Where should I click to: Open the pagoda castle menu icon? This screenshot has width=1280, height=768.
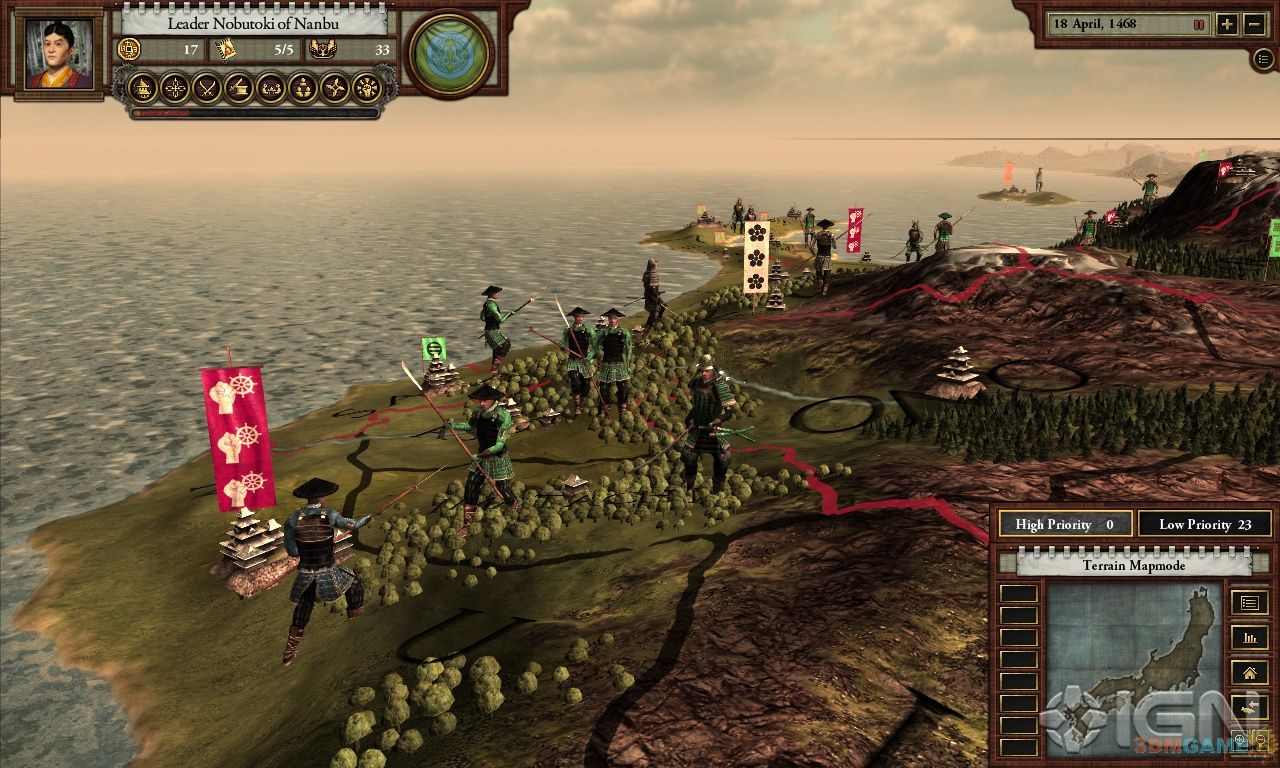tap(143, 88)
